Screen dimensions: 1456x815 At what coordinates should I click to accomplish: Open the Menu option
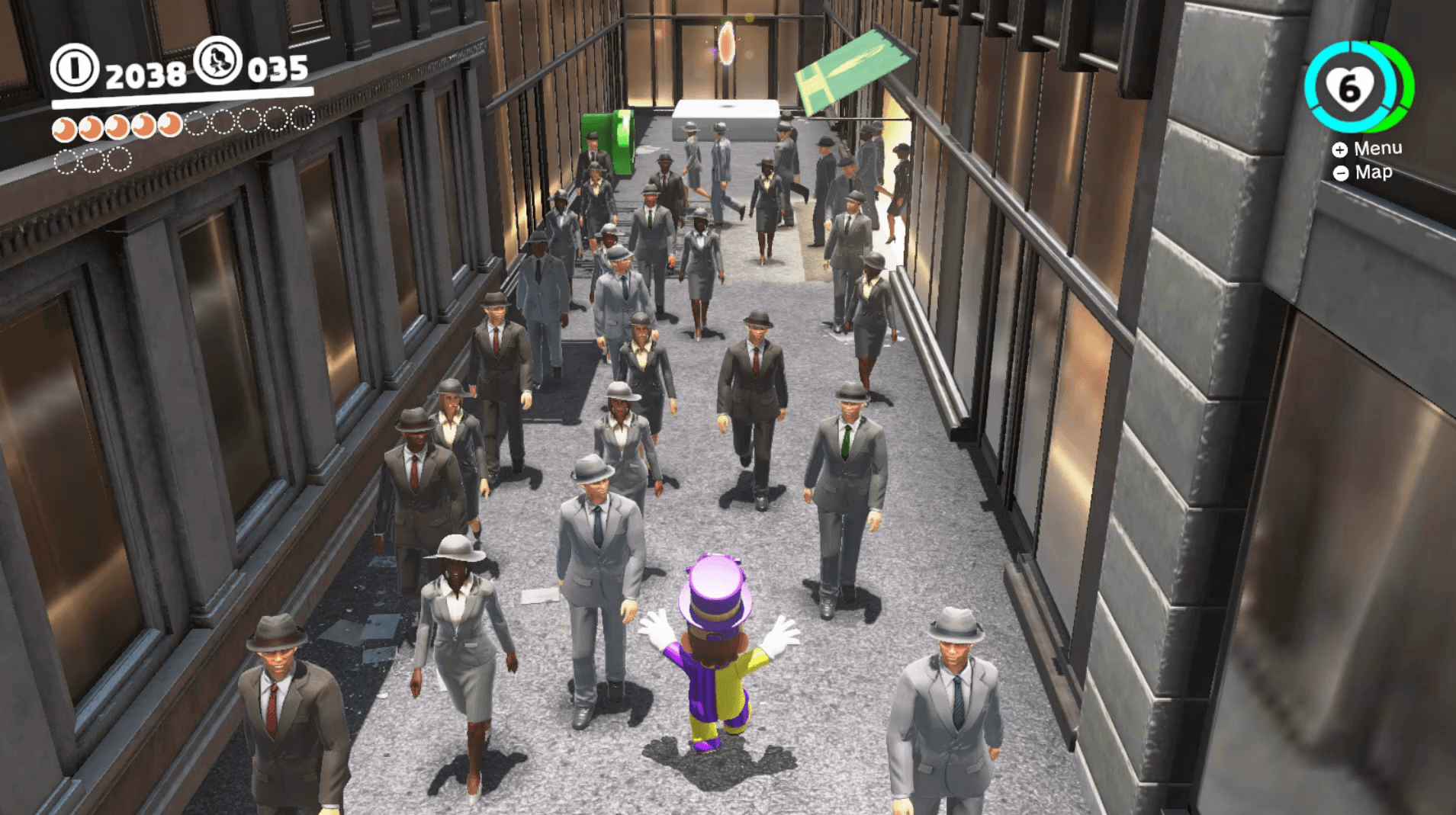pyautogui.click(x=1377, y=148)
